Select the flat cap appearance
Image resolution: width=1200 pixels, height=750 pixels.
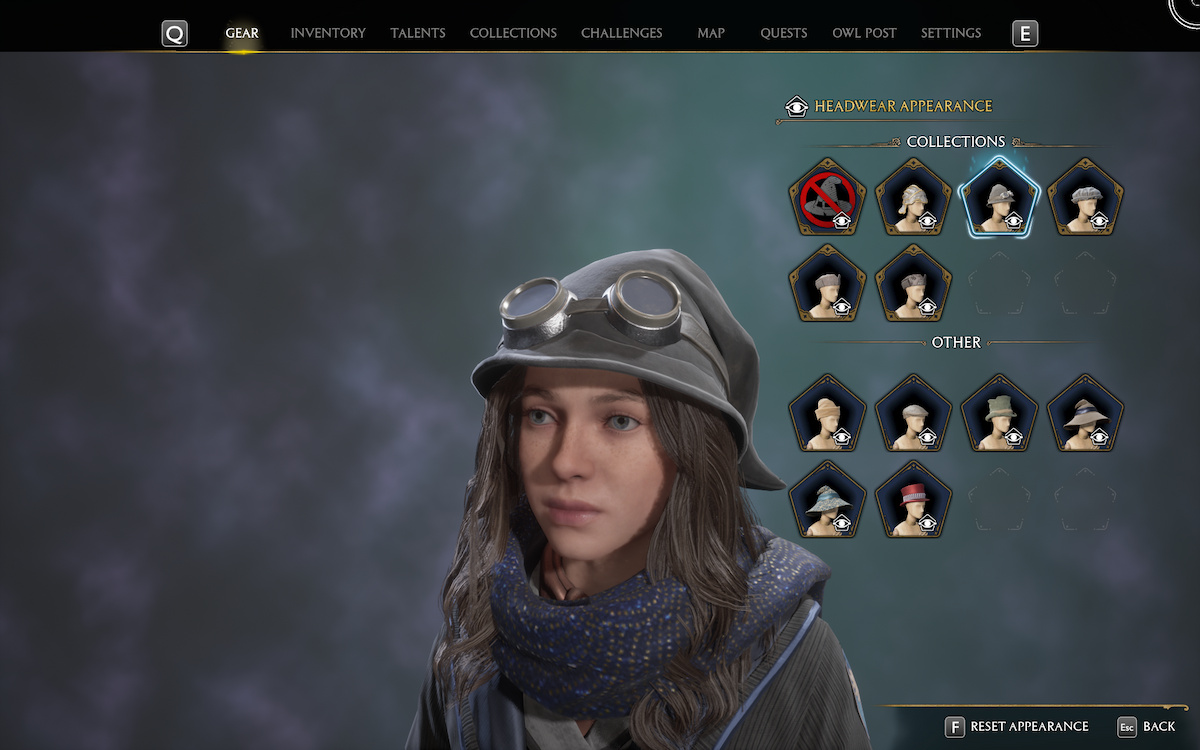point(913,413)
